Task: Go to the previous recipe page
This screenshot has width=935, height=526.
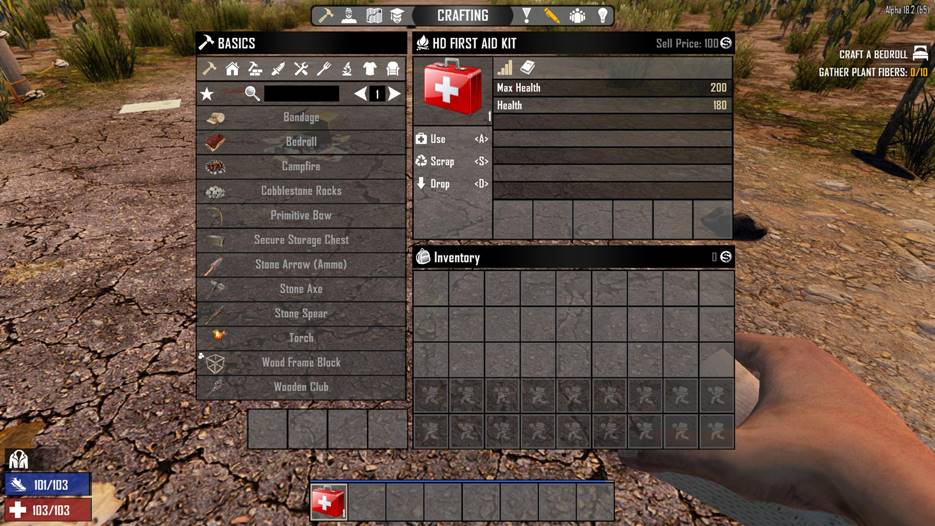Action: [360, 94]
